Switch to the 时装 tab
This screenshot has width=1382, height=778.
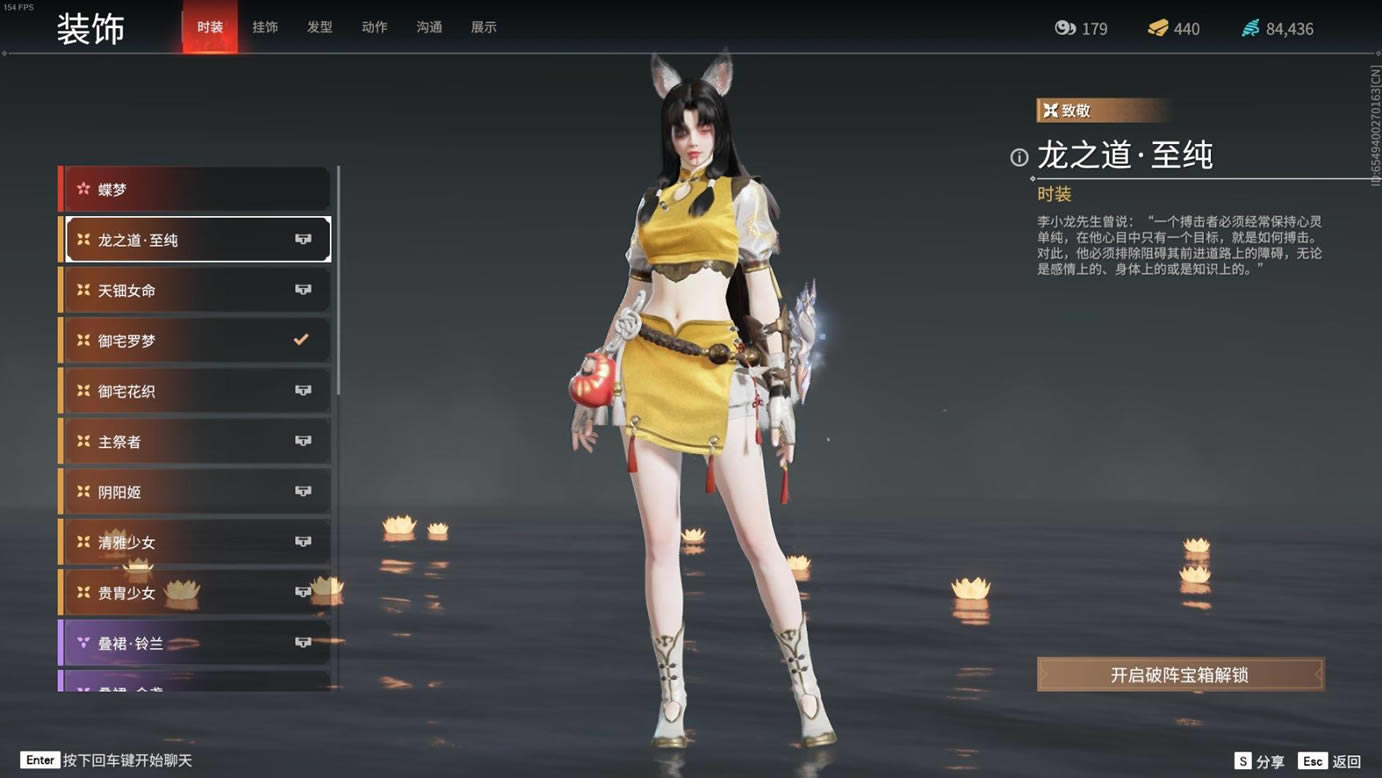point(210,27)
